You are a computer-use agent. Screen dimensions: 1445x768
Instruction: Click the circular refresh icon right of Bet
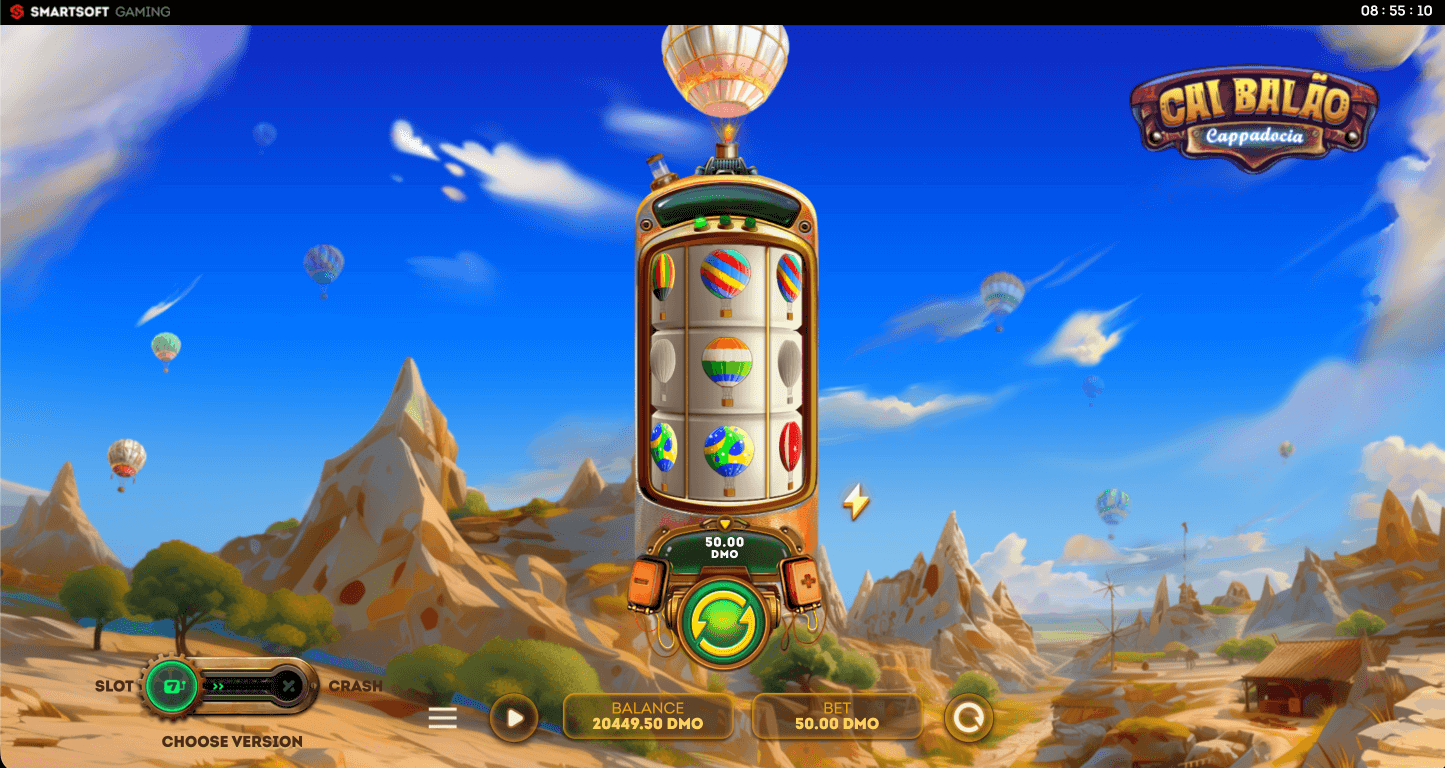pyautogui.click(x=968, y=717)
